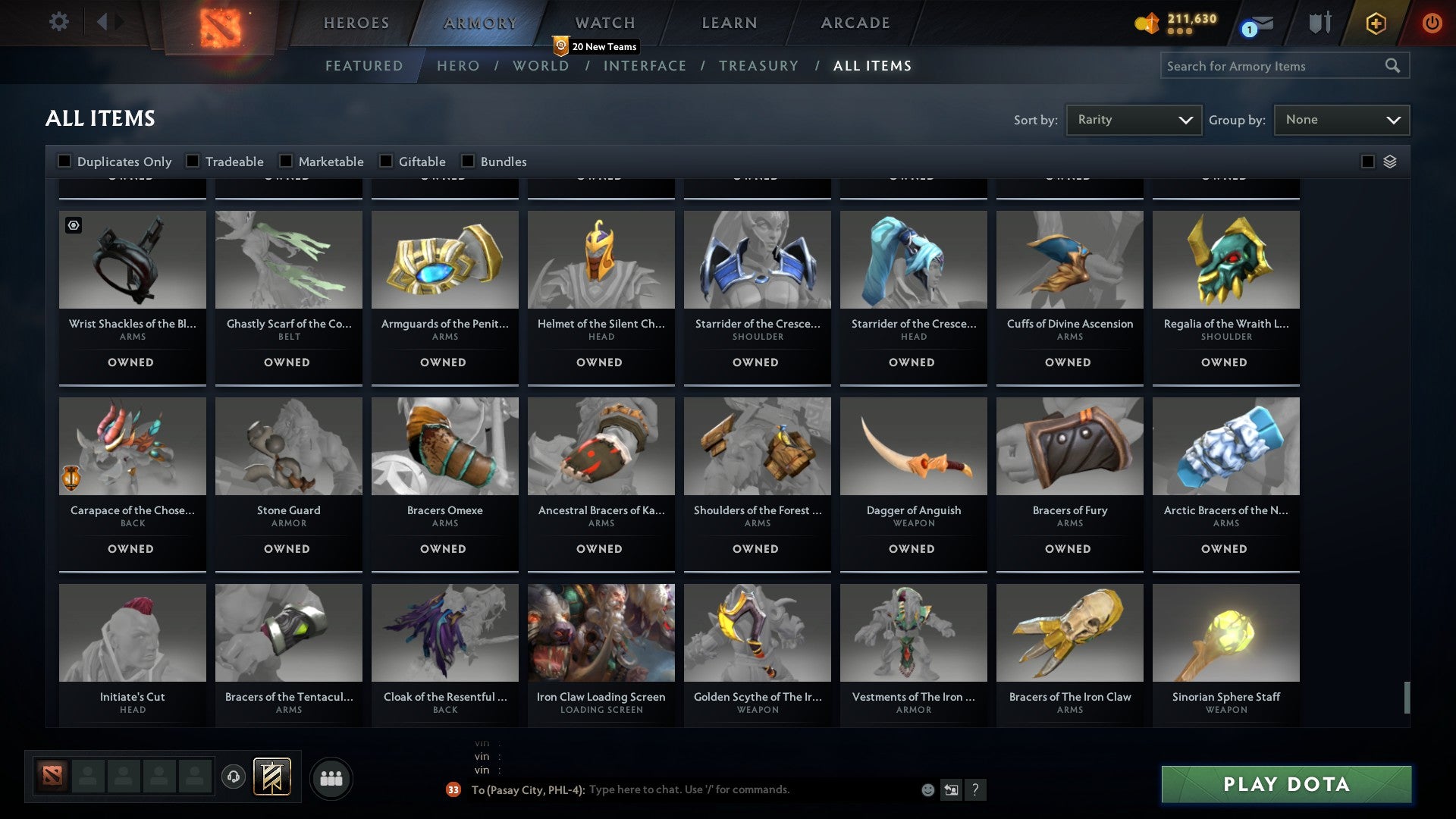This screenshot has width=1456, height=819.
Task: Open the Dota Plus hexagon icon
Action: coord(1375,24)
